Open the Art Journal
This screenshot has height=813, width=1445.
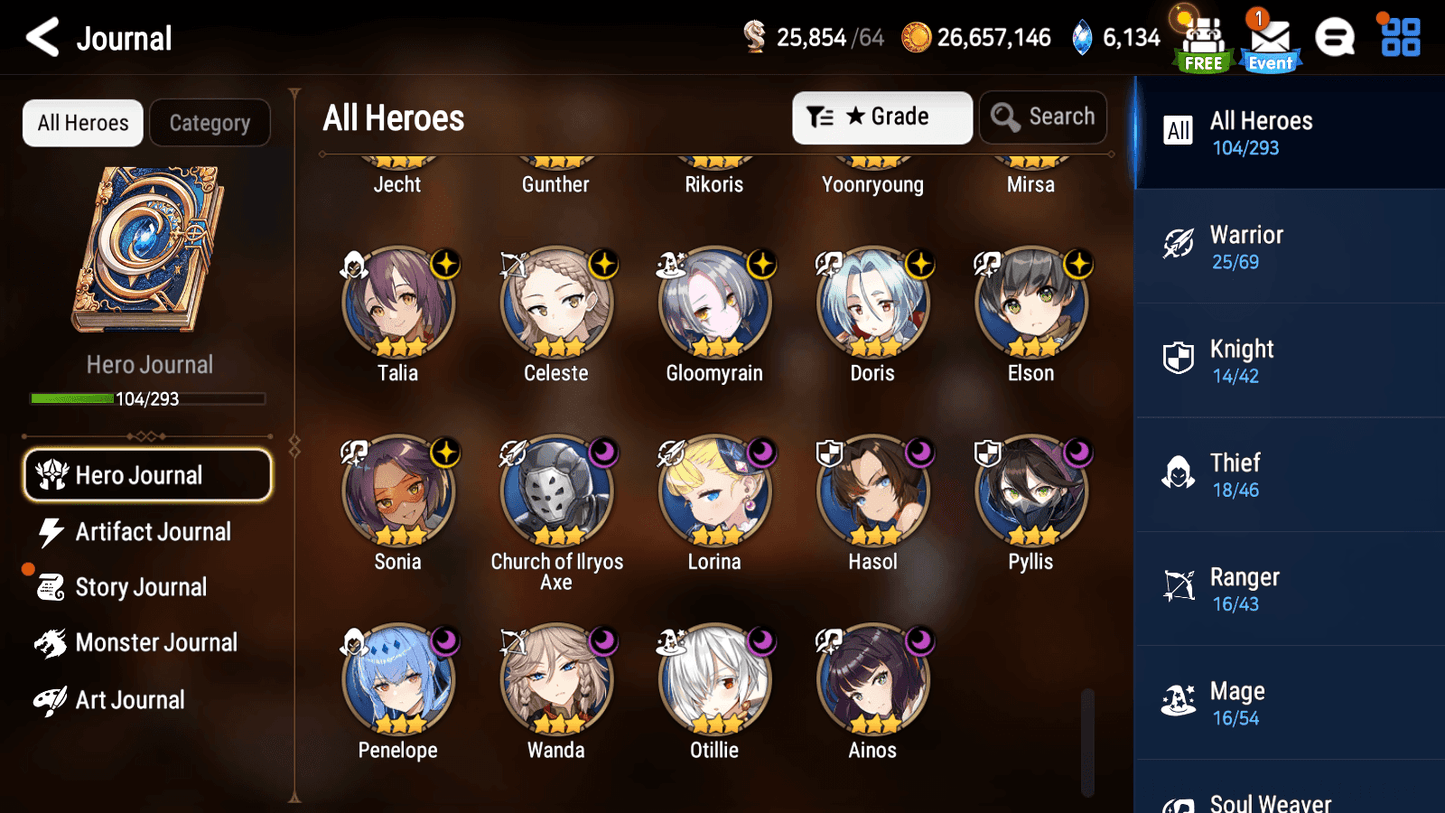click(129, 700)
